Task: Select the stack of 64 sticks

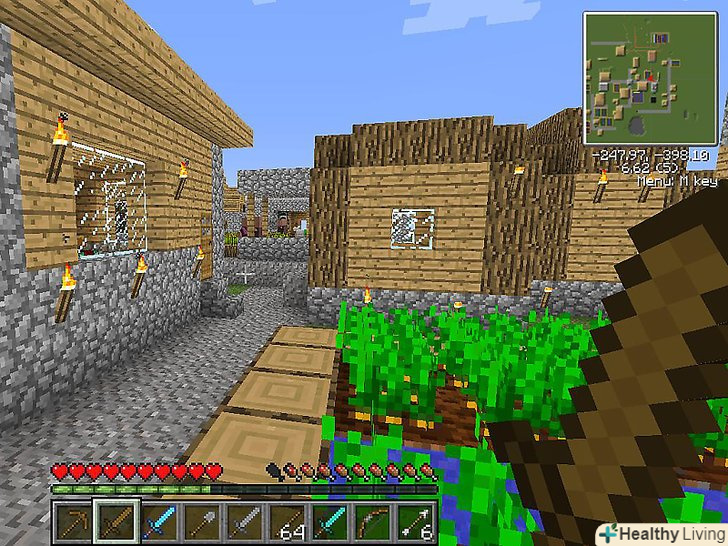Action: (285, 520)
